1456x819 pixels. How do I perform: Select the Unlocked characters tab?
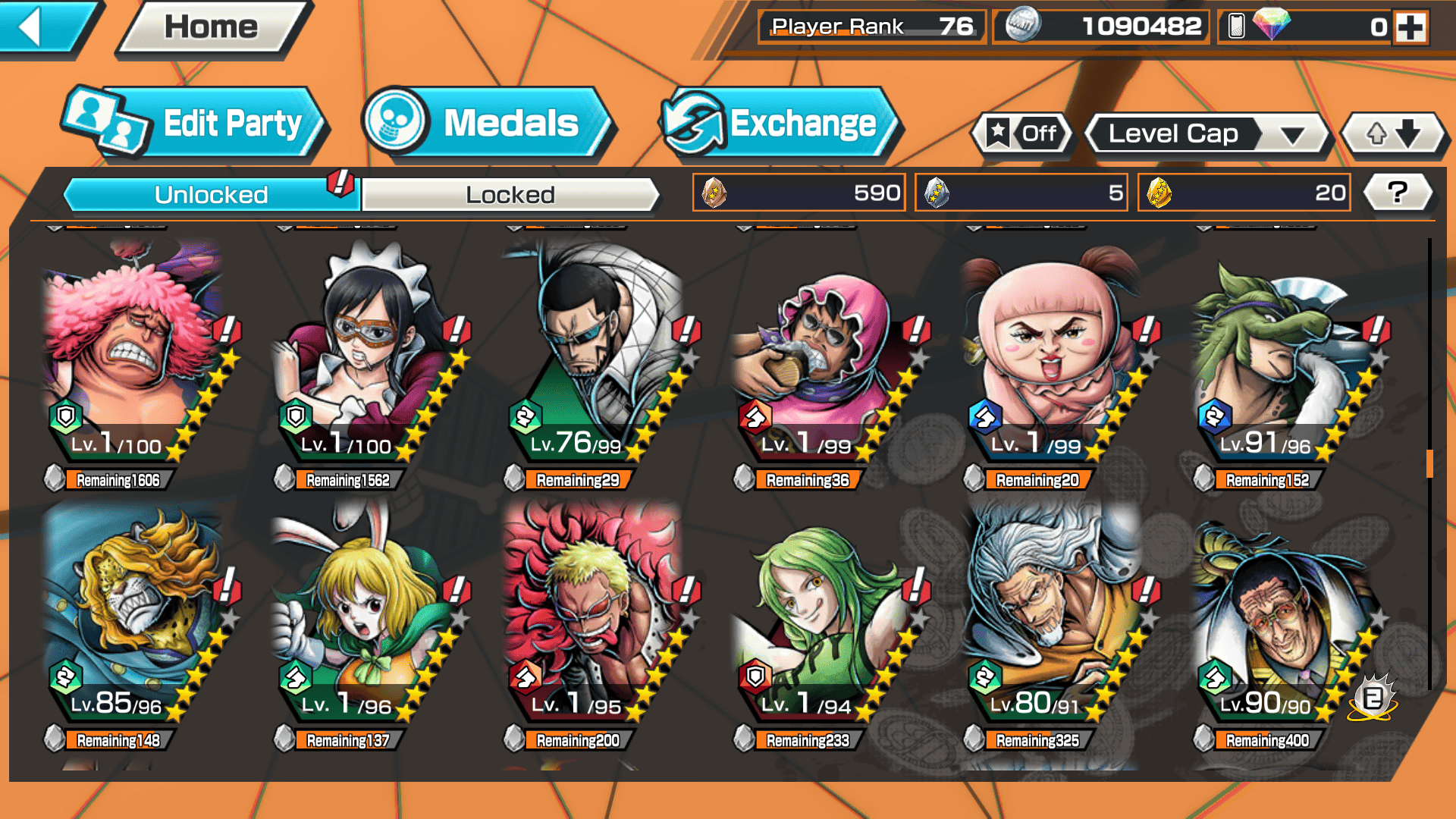click(210, 195)
